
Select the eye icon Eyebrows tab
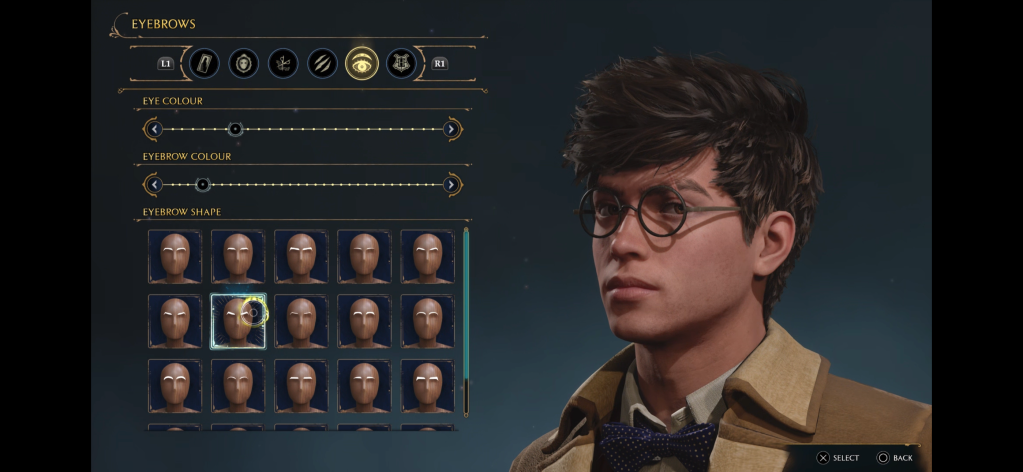[361, 63]
